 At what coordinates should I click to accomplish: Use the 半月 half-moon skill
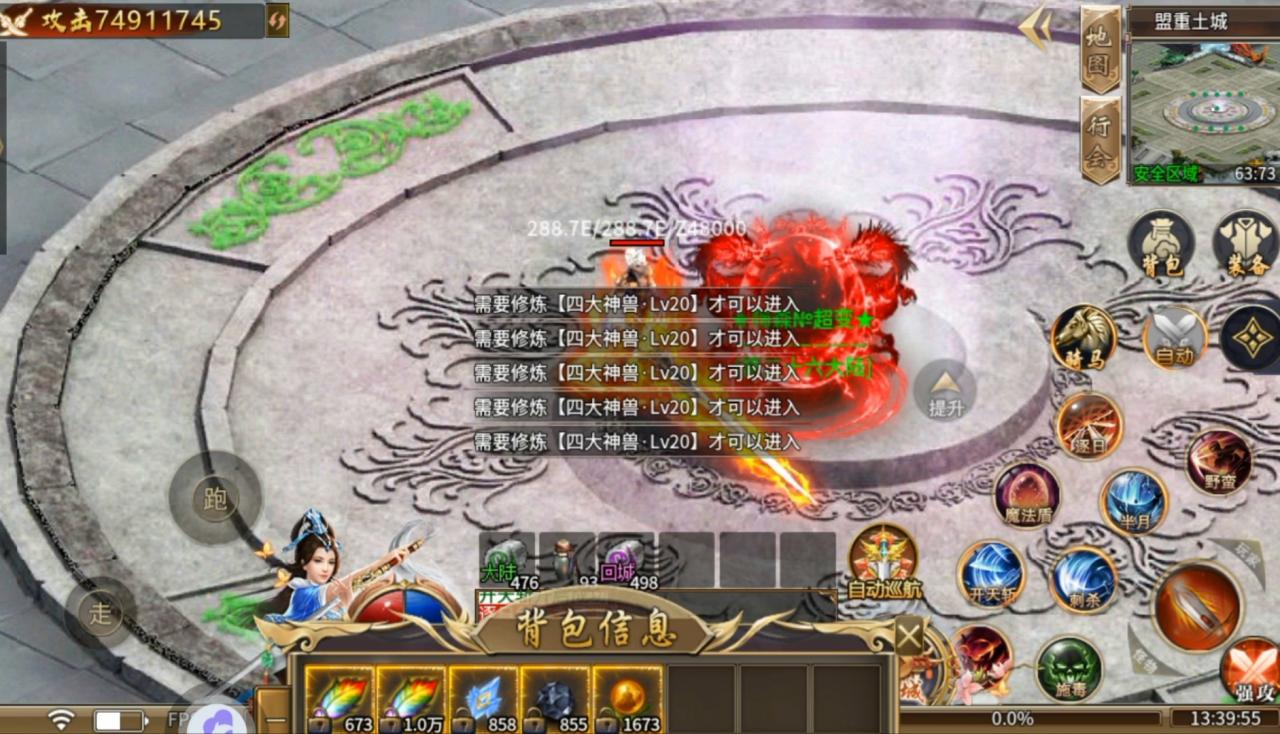coord(1134,500)
